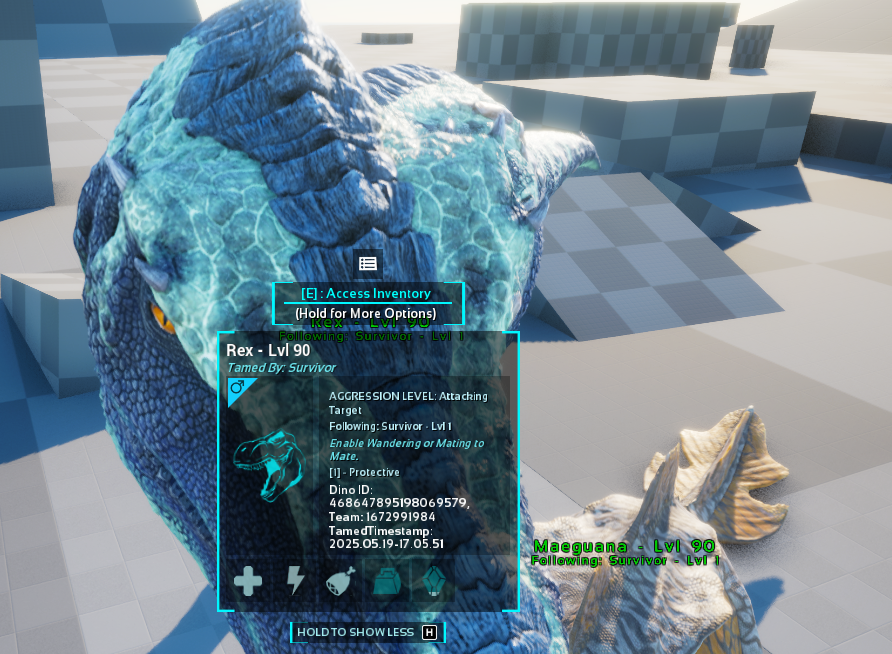This screenshot has height=654, width=892.
Task: Click the crystal-shaped stat icon
Action: (x=433, y=580)
